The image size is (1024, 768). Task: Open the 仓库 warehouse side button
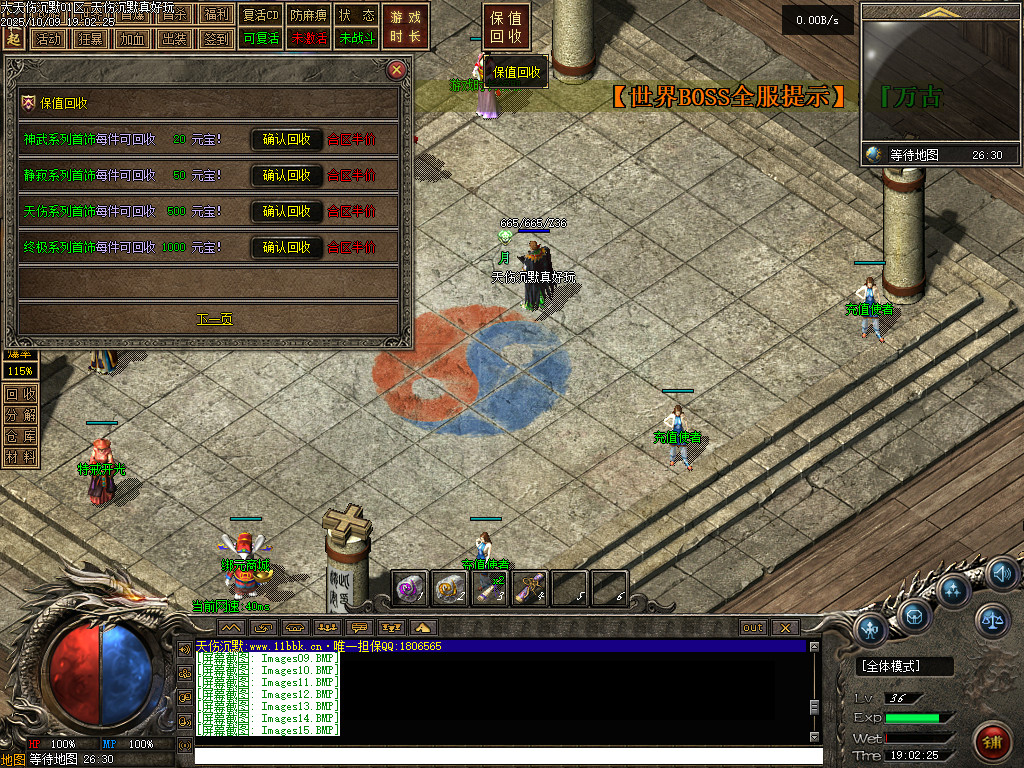pos(20,436)
